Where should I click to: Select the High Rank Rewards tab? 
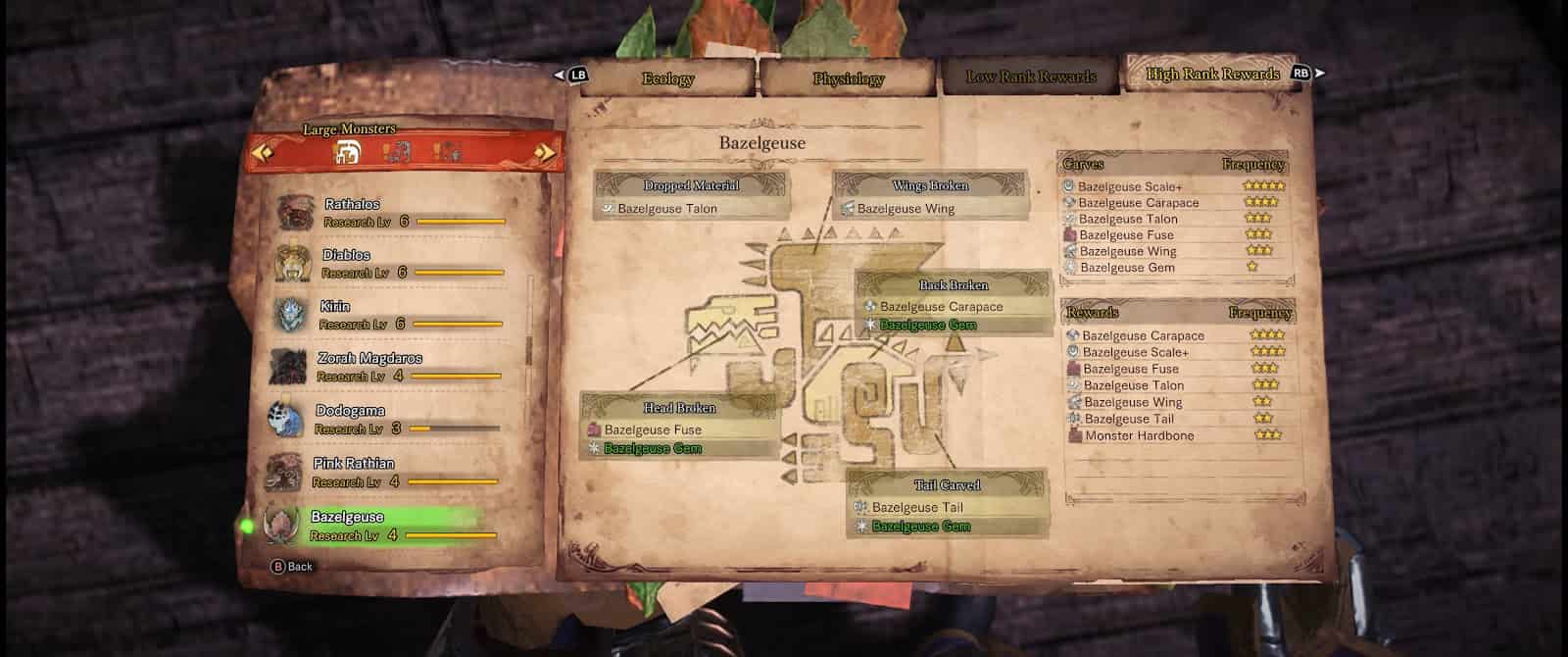pos(1212,75)
